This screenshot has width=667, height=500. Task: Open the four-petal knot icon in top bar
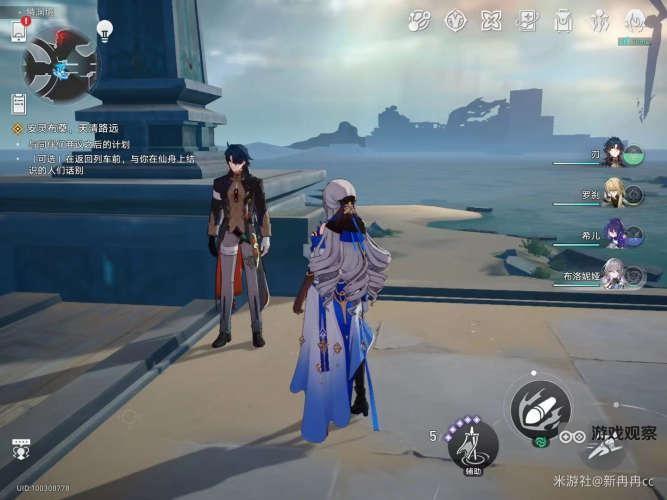(x=491, y=20)
